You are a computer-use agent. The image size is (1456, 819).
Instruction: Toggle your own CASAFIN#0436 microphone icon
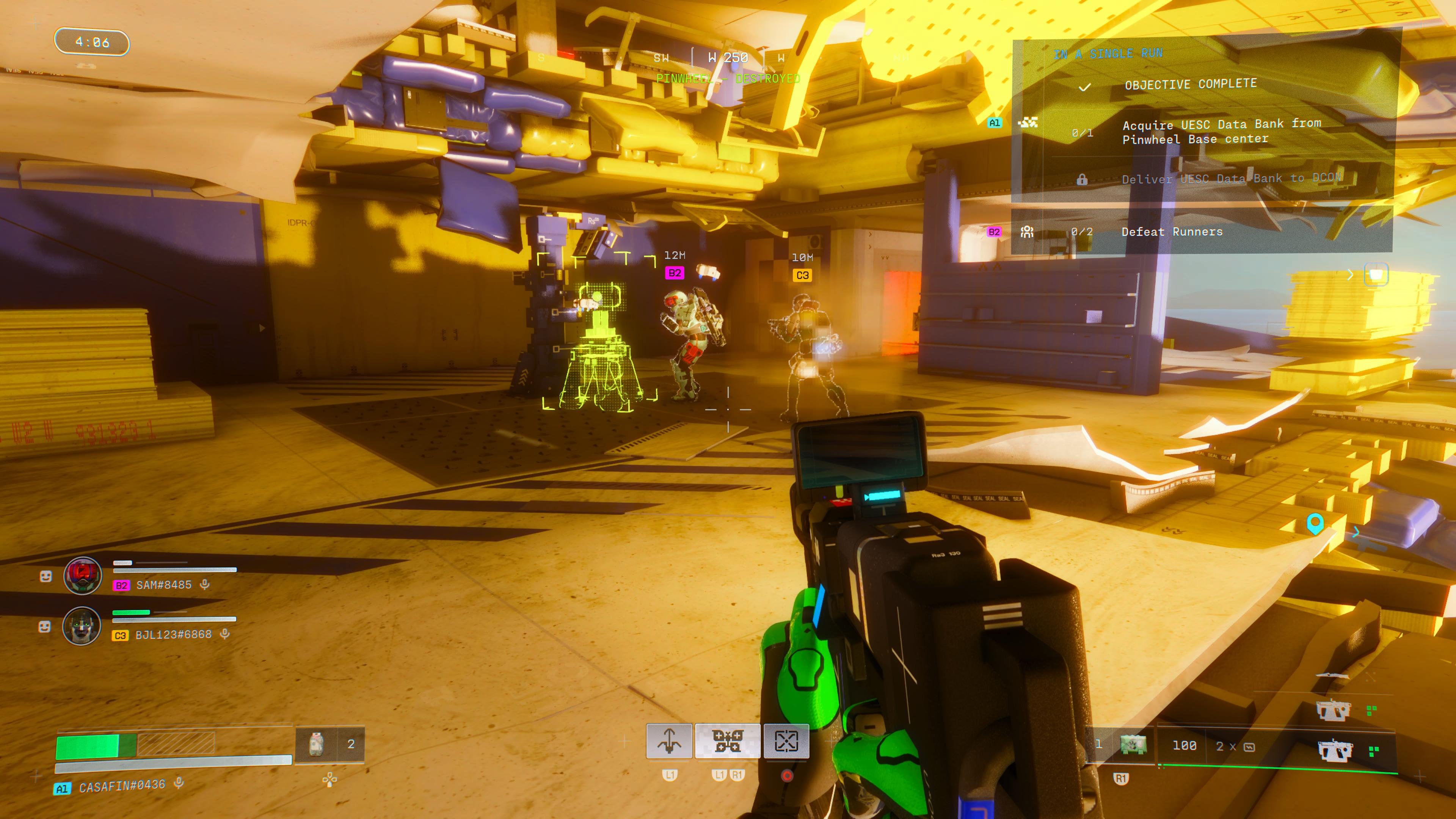tap(179, 783)
